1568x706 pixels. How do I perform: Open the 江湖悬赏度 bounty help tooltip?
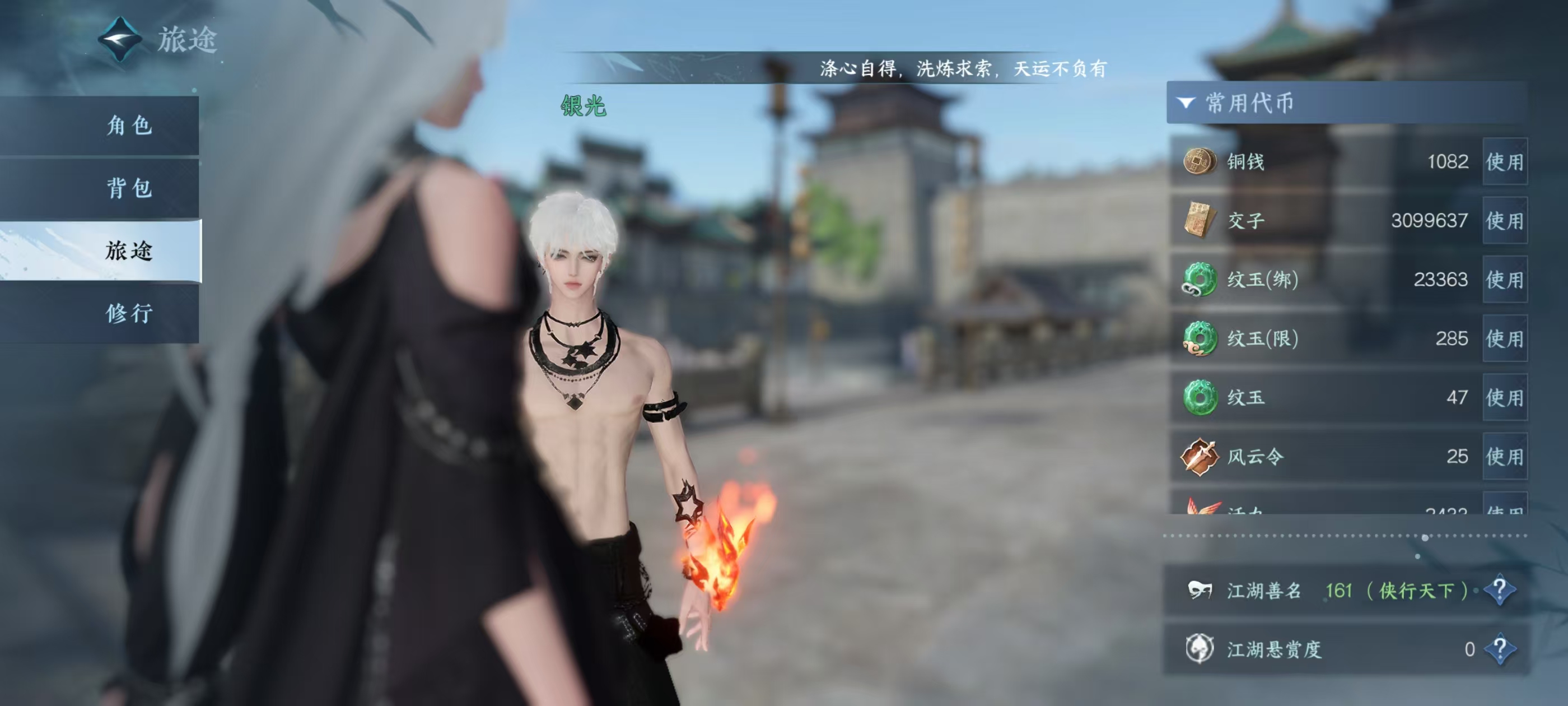pyautogui.click(x=1499, y=649)
